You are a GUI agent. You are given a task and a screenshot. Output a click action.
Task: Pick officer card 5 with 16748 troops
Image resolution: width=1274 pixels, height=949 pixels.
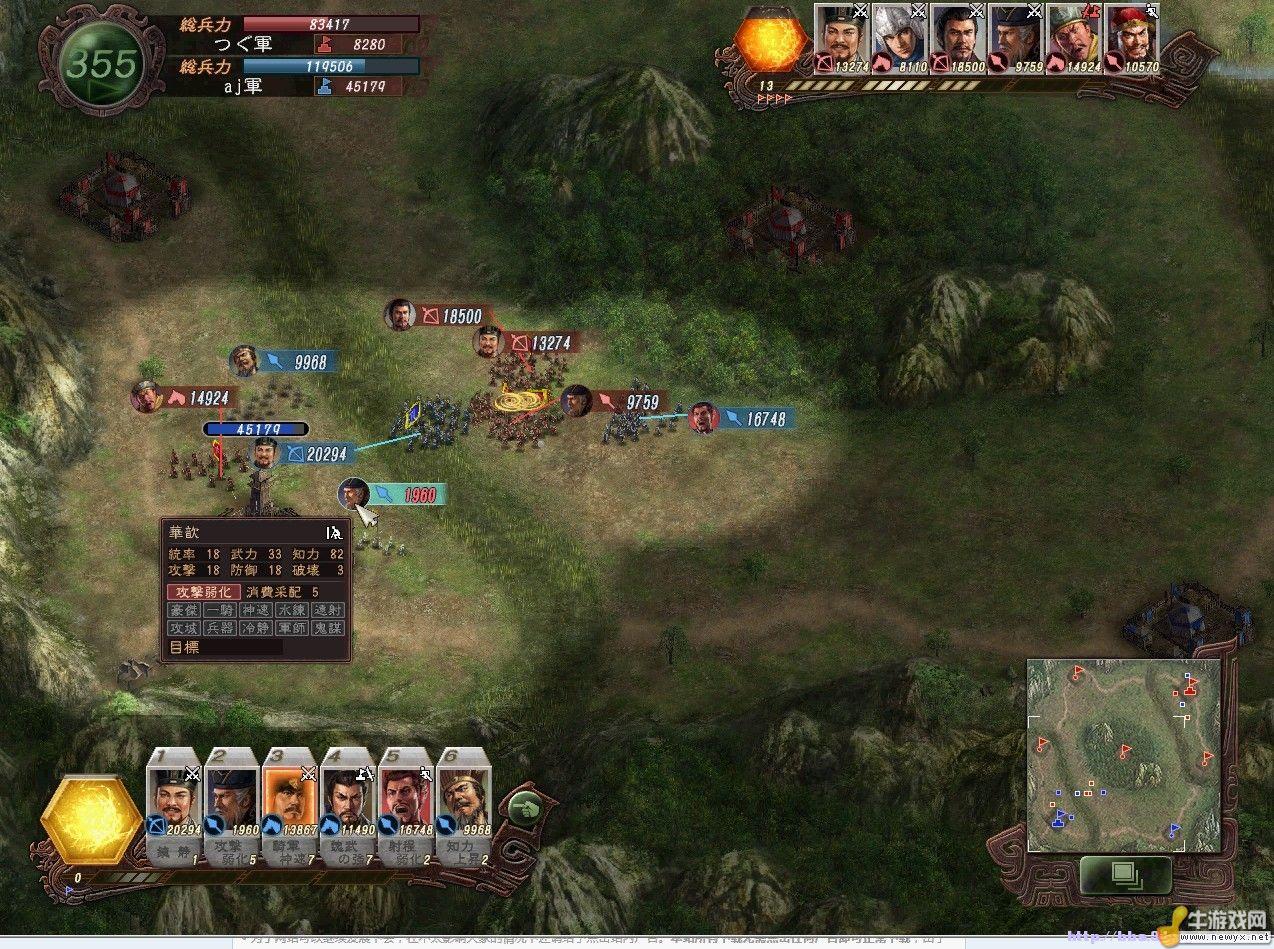click(406, 799)
